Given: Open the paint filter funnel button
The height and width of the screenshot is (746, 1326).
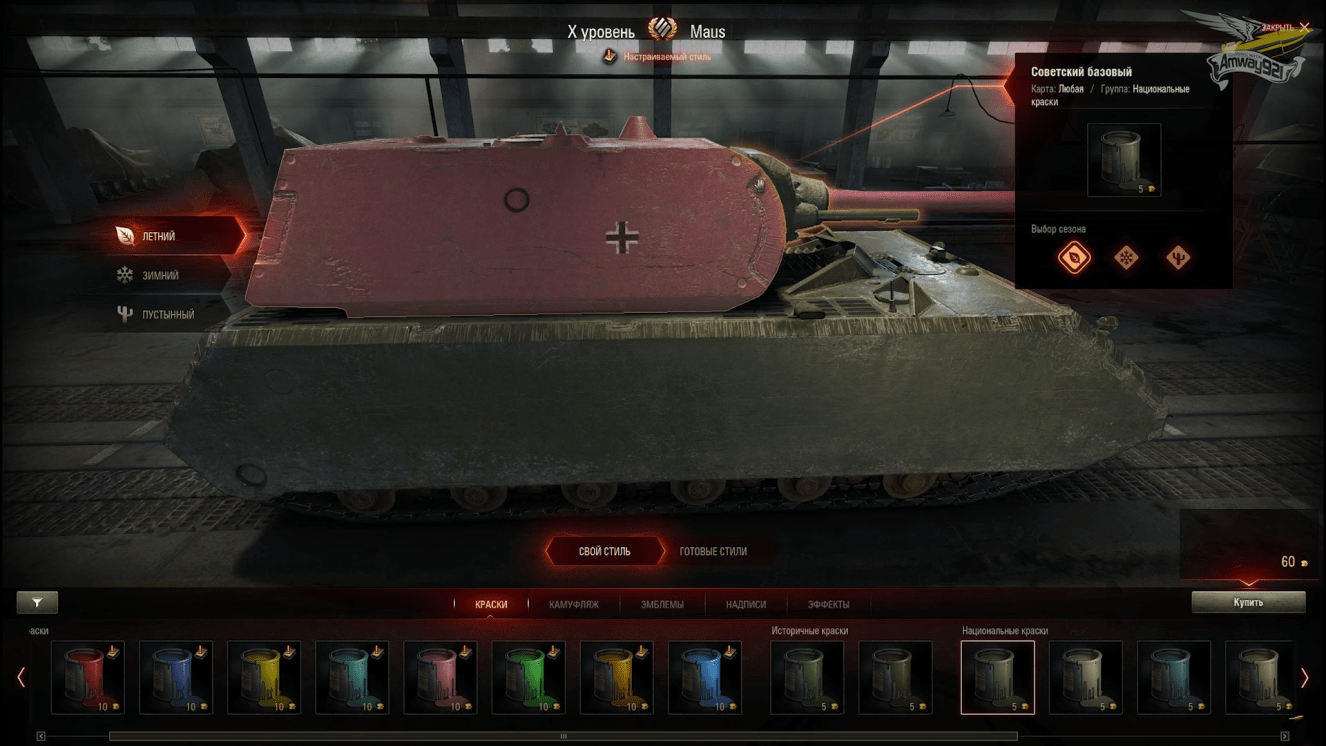Looking at the screenshot, I should (x=37, y=602).
